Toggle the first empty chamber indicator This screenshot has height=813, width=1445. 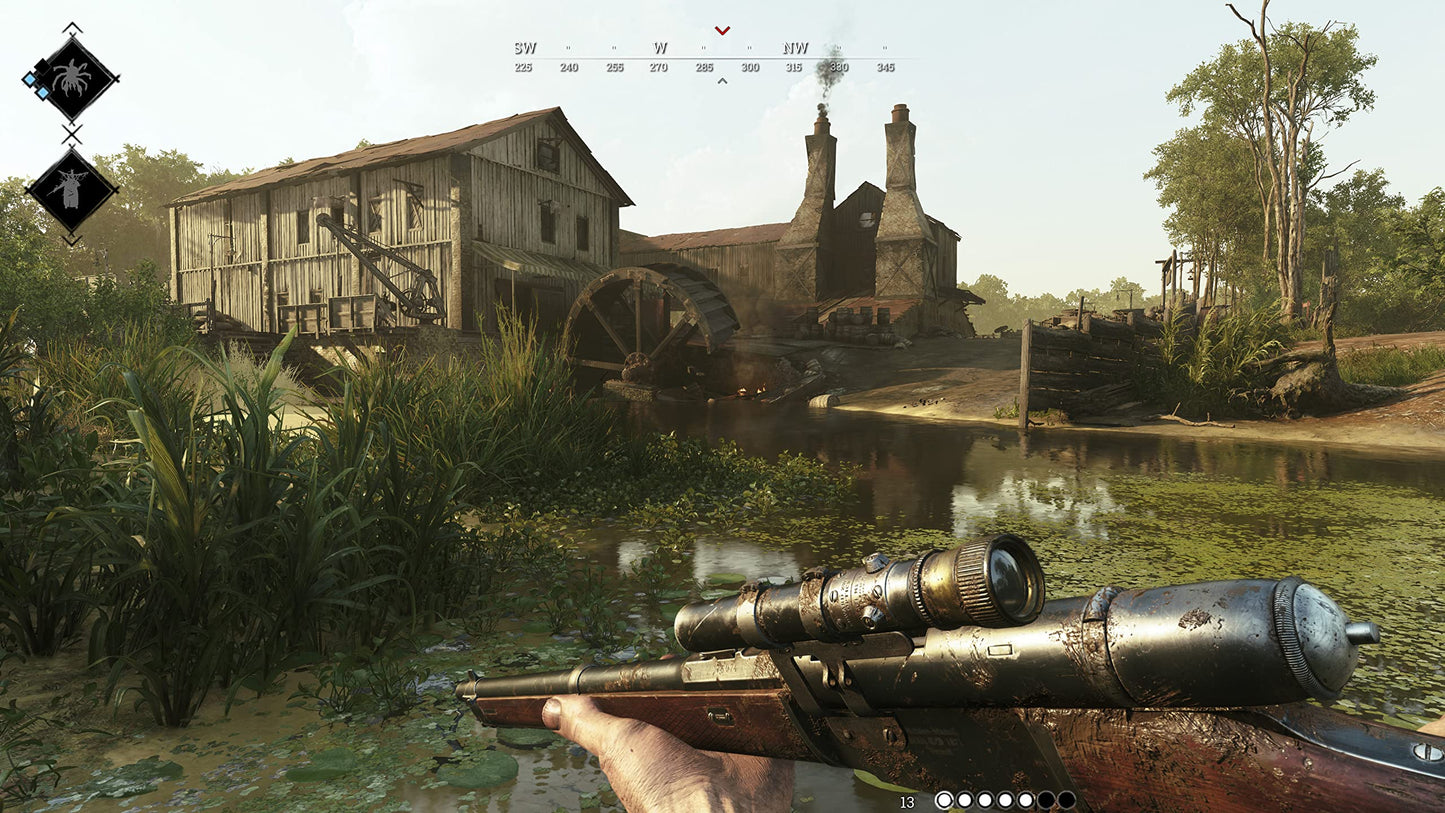pyautogui.click(x=1047, y=800)
